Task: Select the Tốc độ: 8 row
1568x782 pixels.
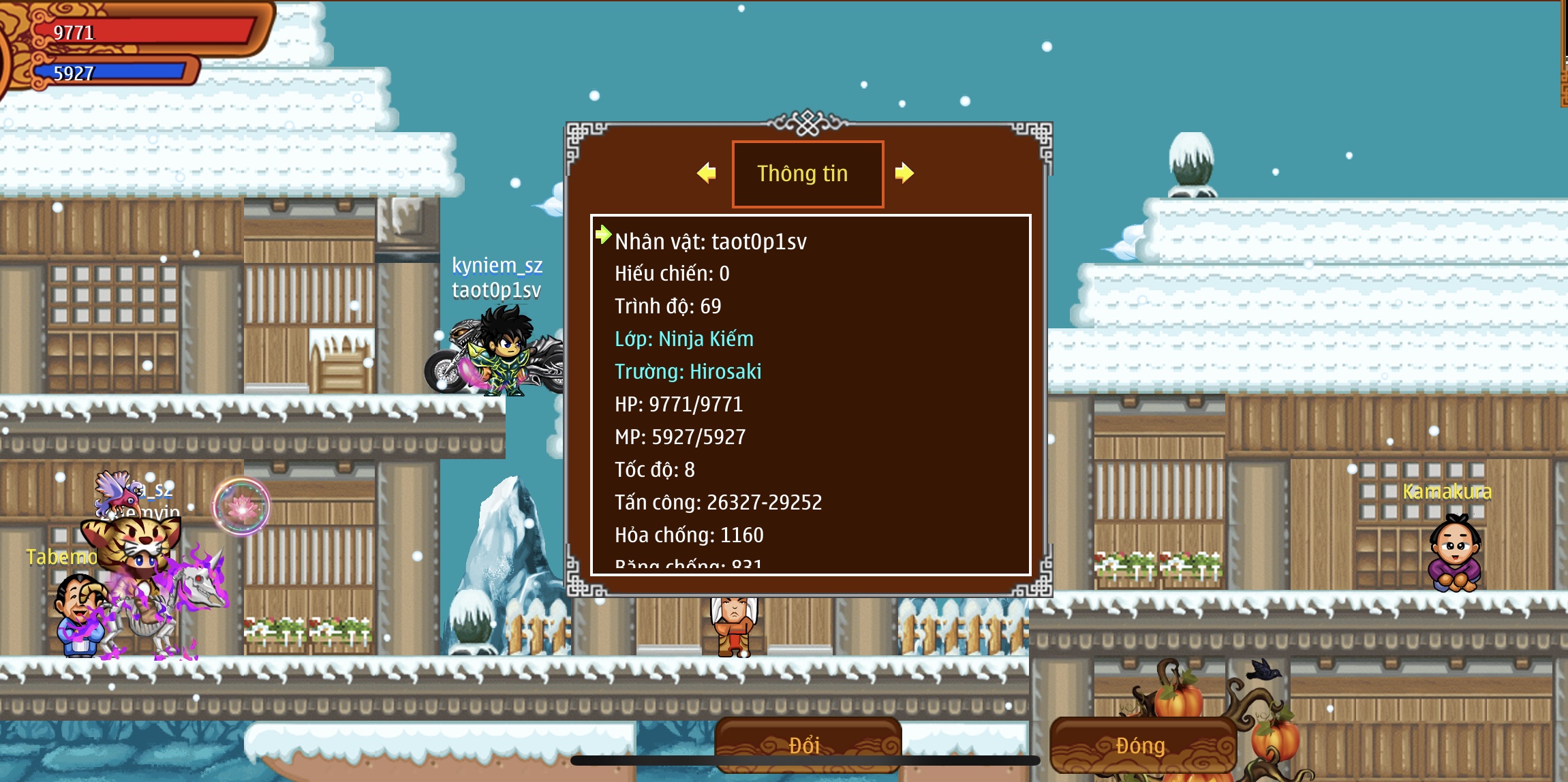Action: (x=654, y=470)
